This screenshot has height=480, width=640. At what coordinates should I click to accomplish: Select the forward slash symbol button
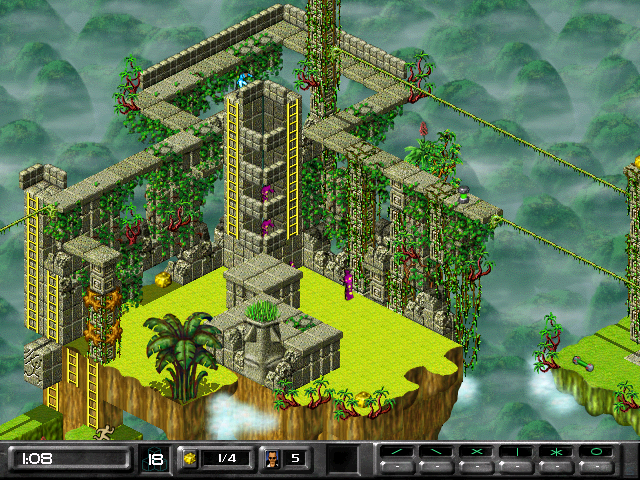click(x=396, y=453)
